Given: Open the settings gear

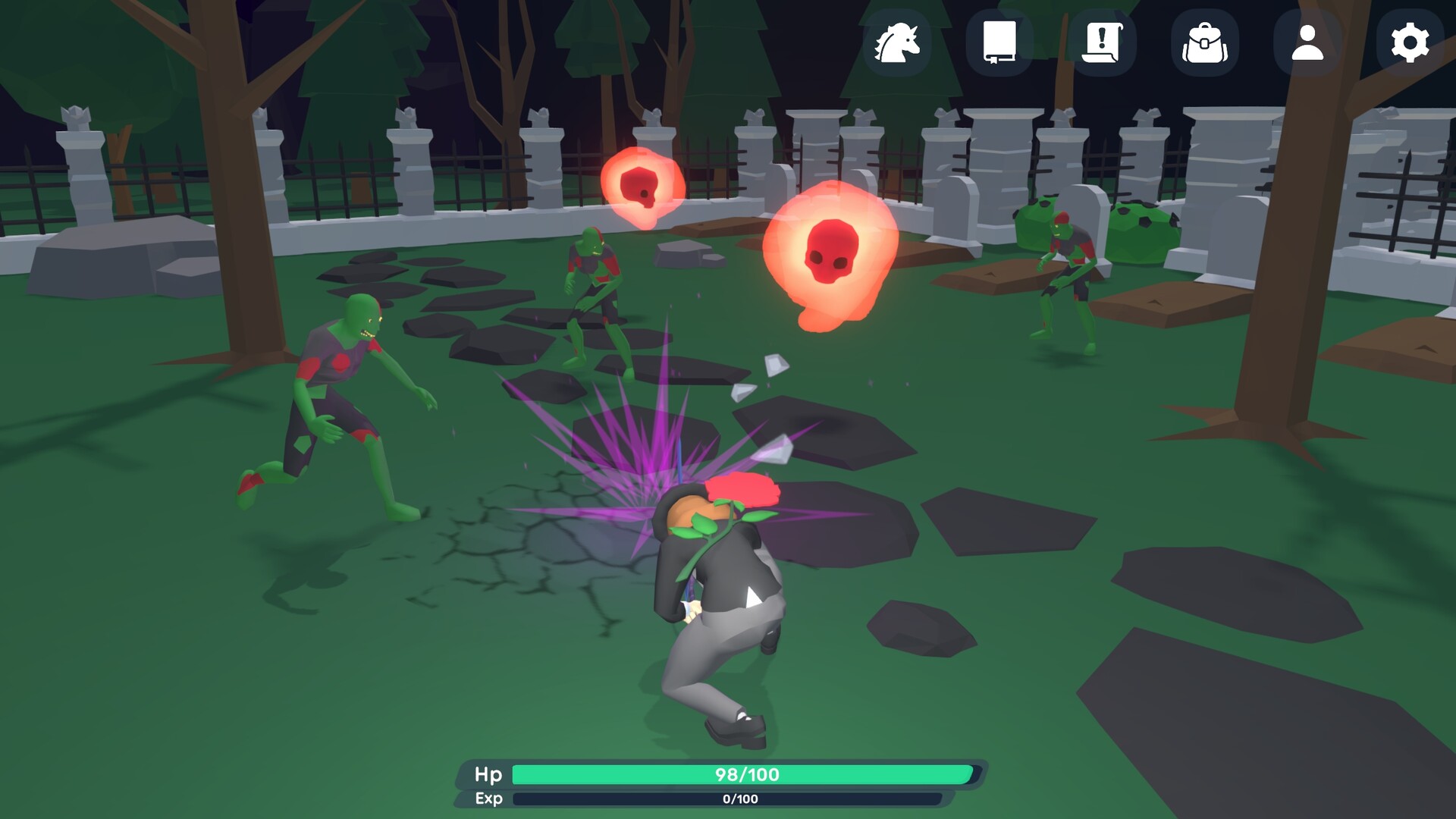Looking at the screenshot, I should [x=1408, y=43].
